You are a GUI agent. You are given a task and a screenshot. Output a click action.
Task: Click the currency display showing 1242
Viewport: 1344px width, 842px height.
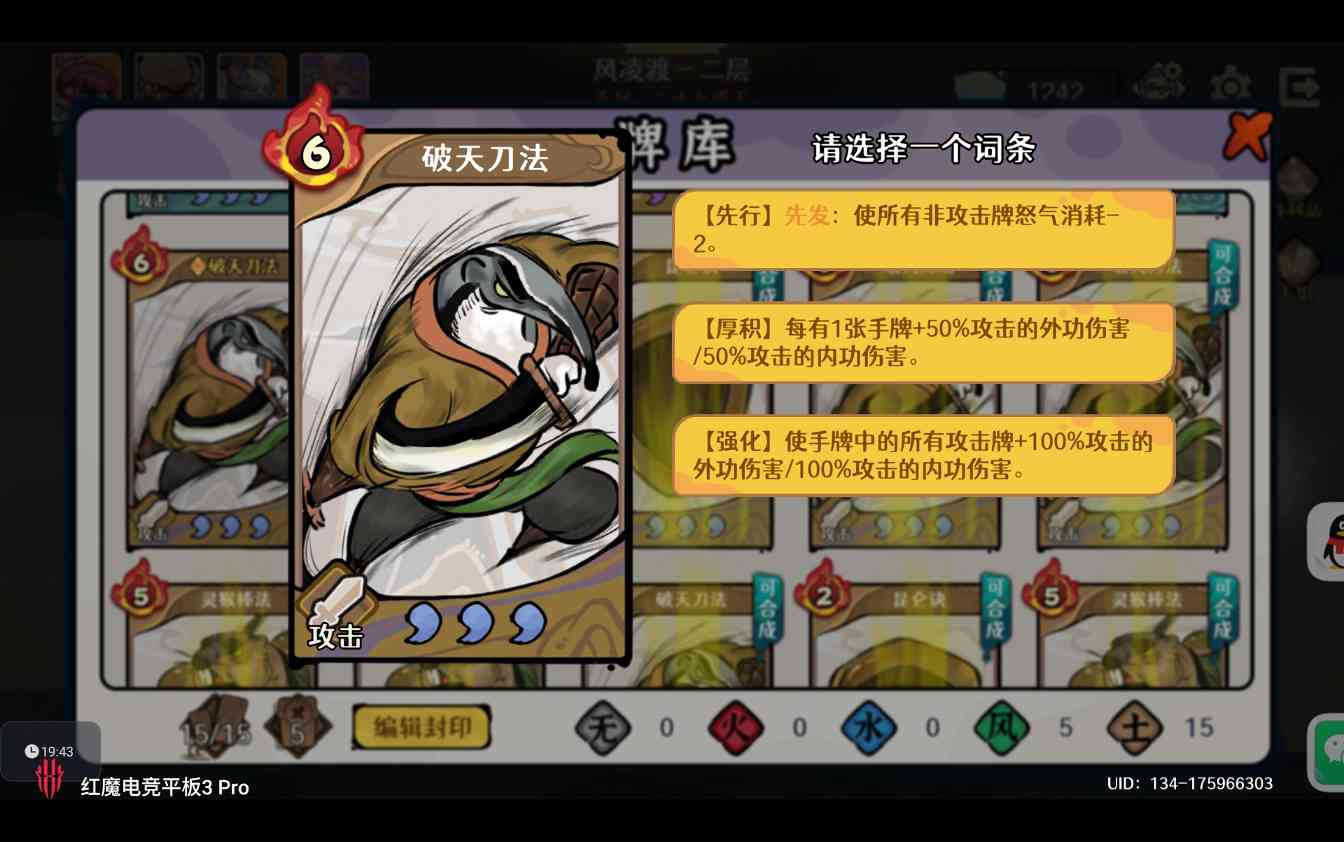coord(1040,87)
